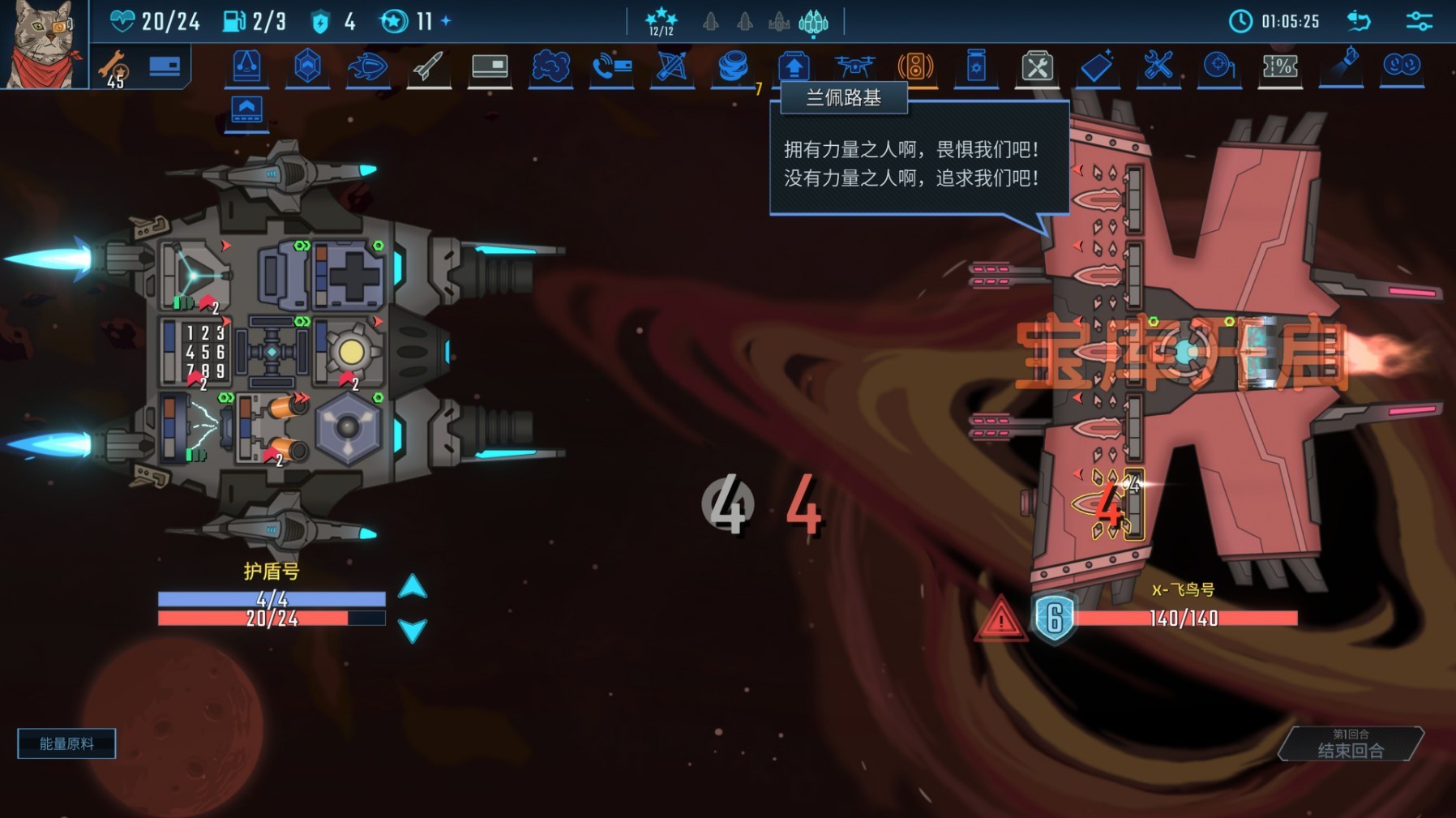The width and height of the screenshot is (1456, 818).
Task: Switch to the 能量原料 tab
Action: point(66,743)
